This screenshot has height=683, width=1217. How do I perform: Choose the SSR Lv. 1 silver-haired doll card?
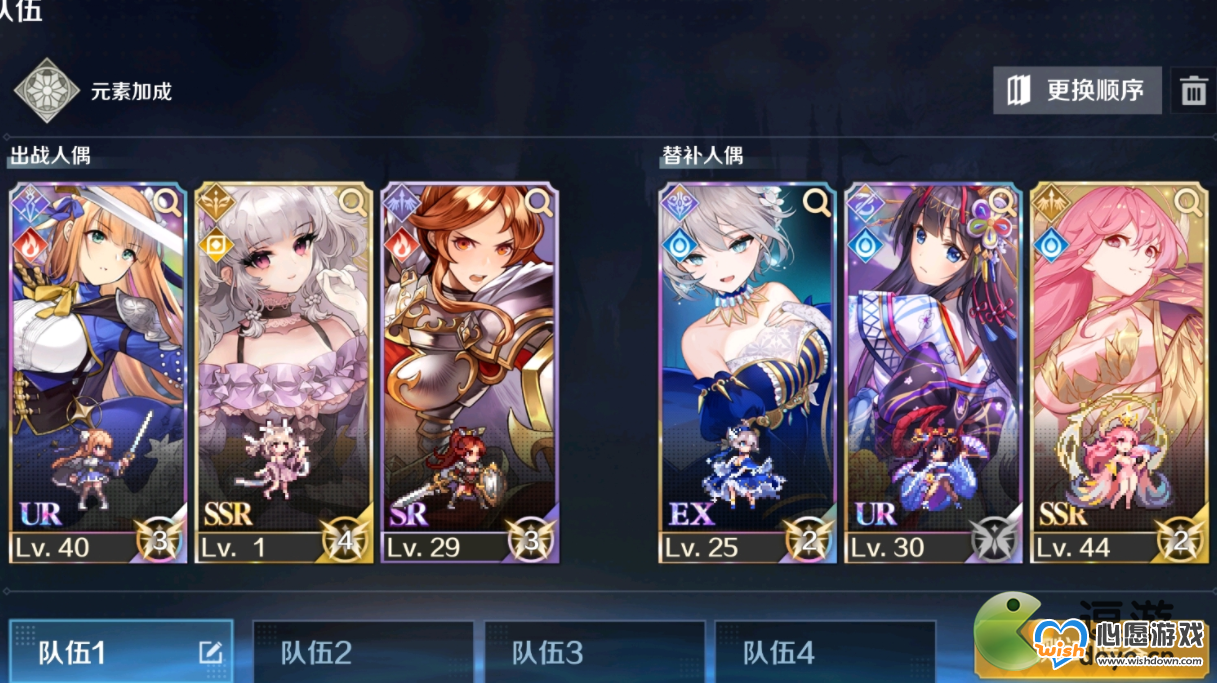click(284, 370)
